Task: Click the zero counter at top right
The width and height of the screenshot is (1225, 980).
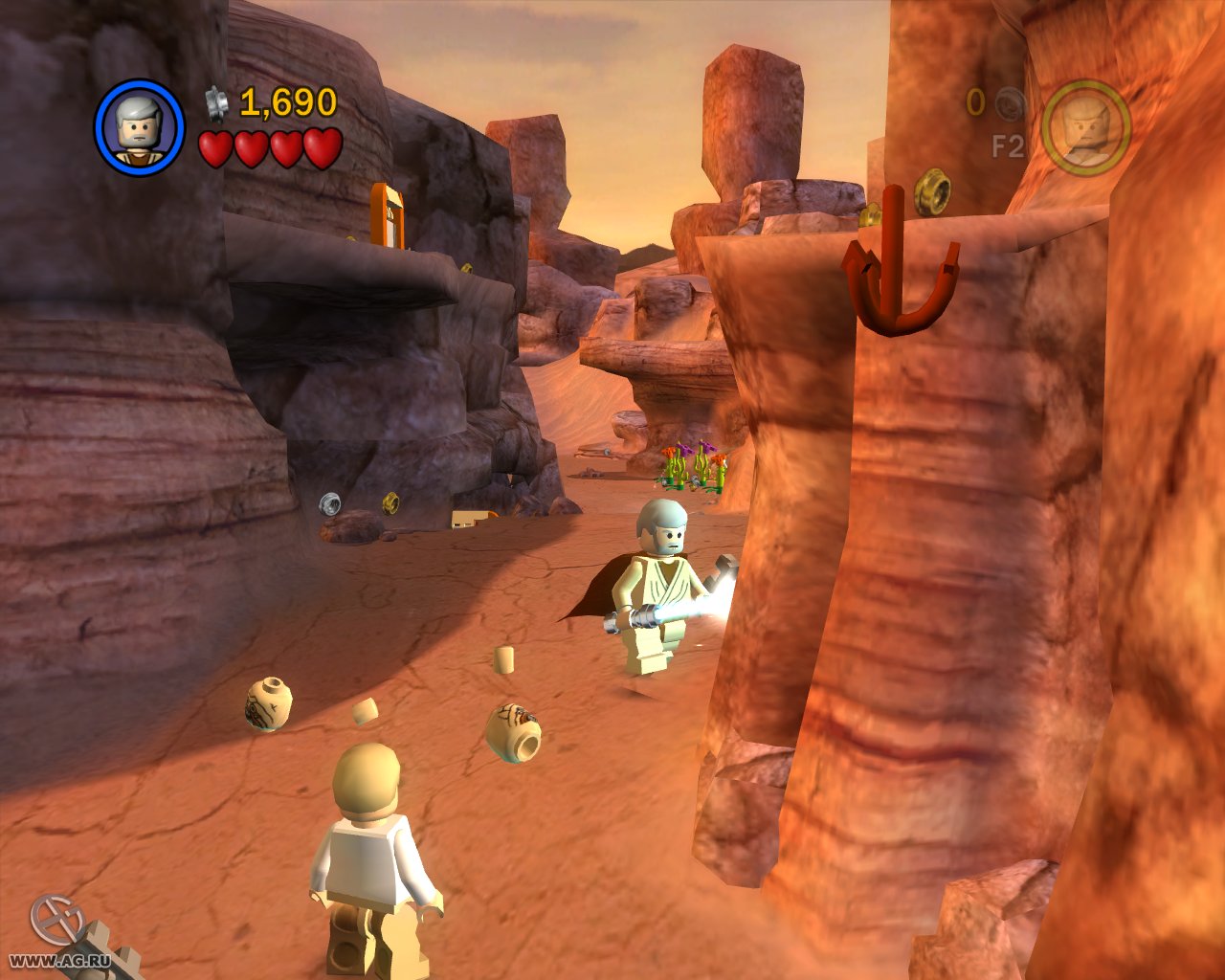Action: point(975,100)
